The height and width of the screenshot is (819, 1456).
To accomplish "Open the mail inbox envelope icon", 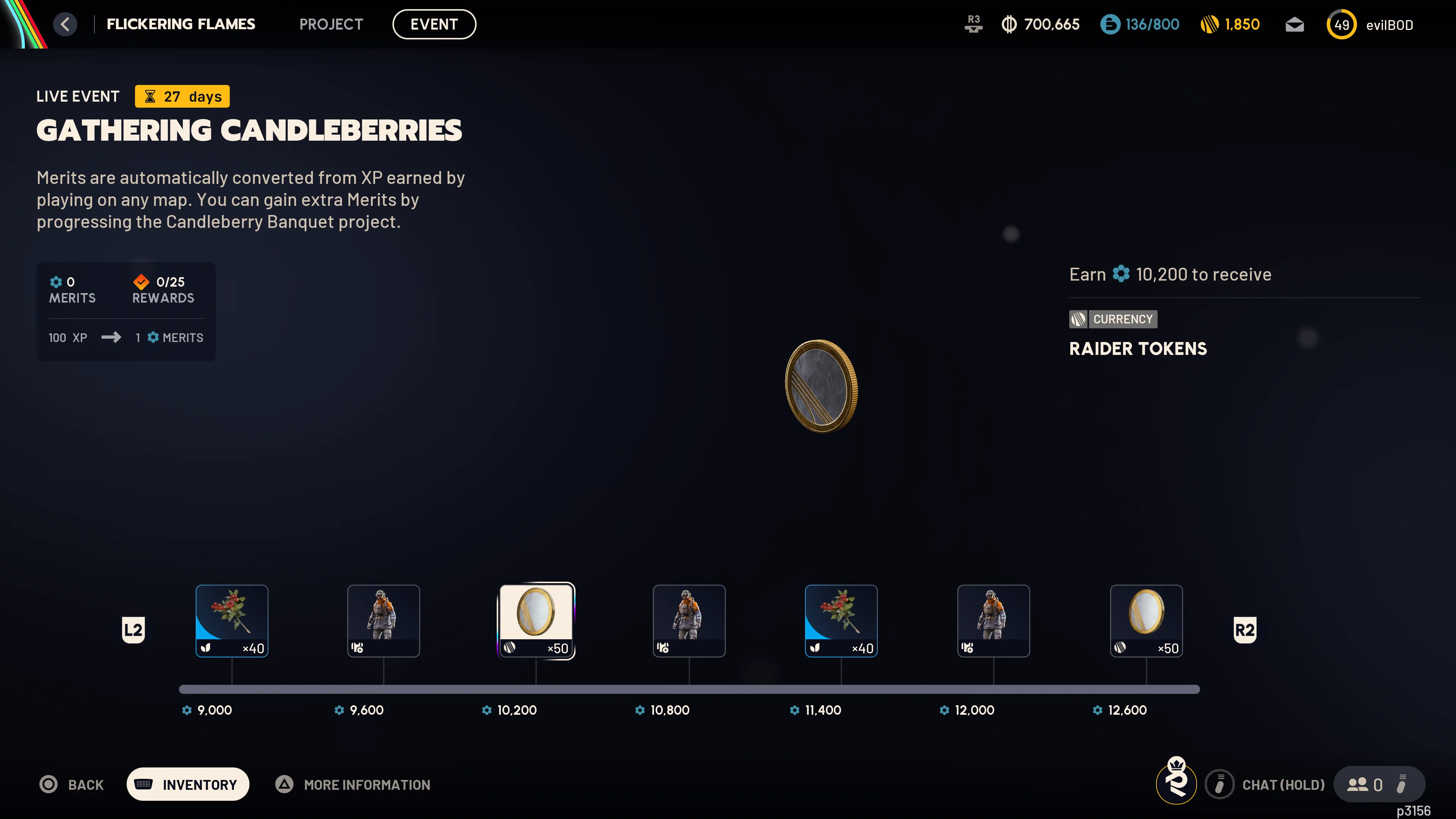I will click(1294, 24).
